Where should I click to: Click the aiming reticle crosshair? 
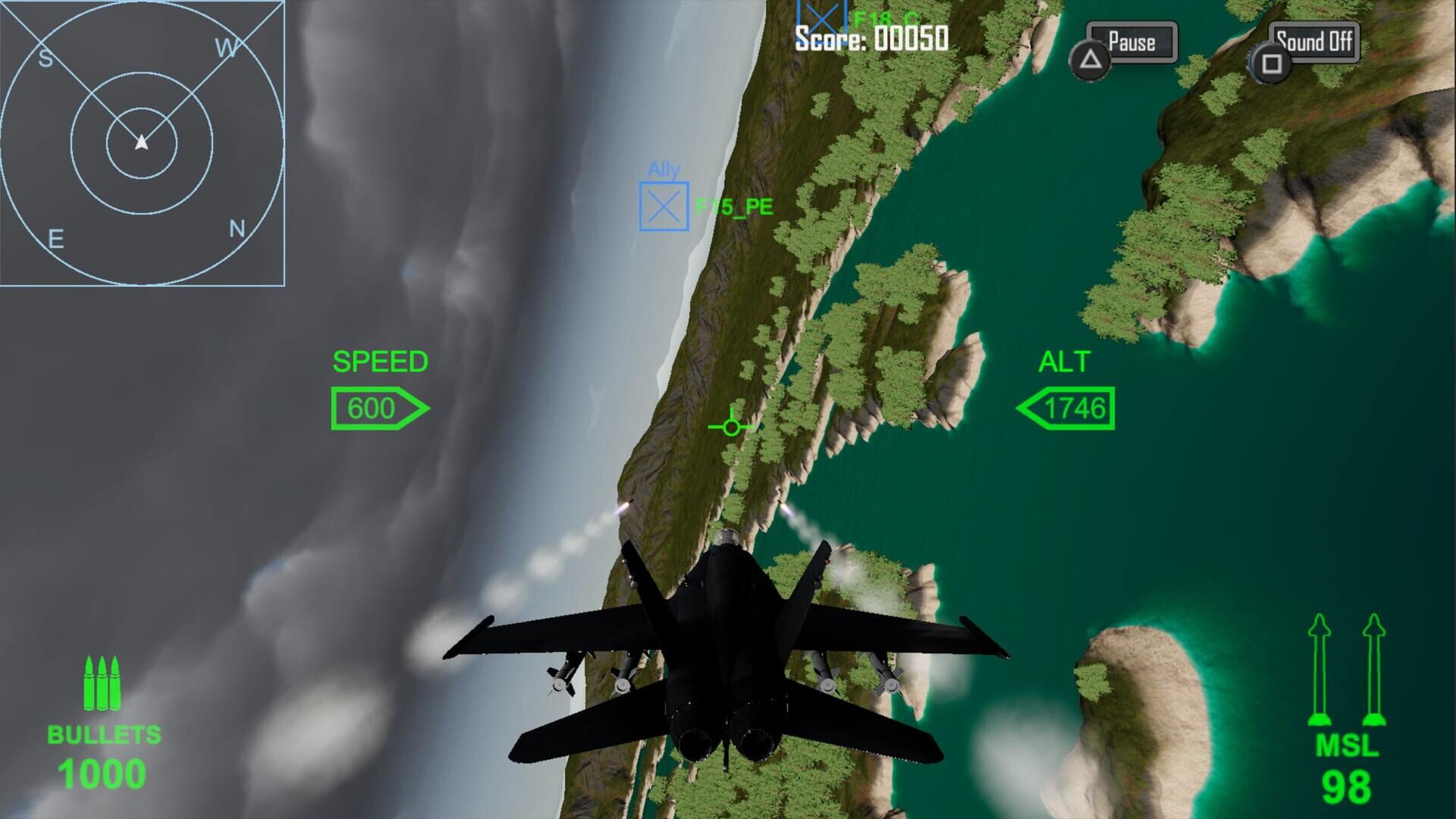(x=730, y=426)
